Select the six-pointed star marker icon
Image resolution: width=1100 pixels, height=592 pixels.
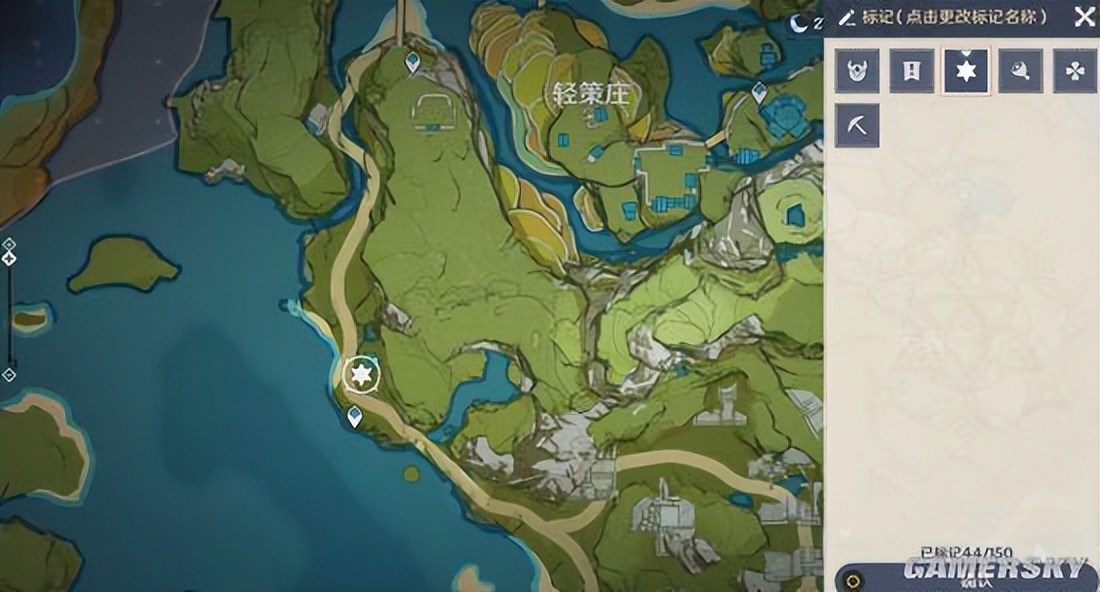tap(967, 71)
